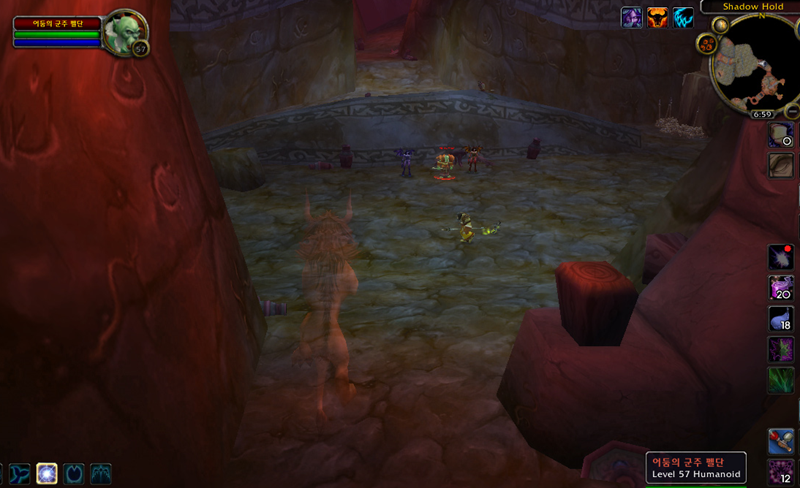Activate the antlered travel form icon
The image size is (800, 488).
pos(101,473)
